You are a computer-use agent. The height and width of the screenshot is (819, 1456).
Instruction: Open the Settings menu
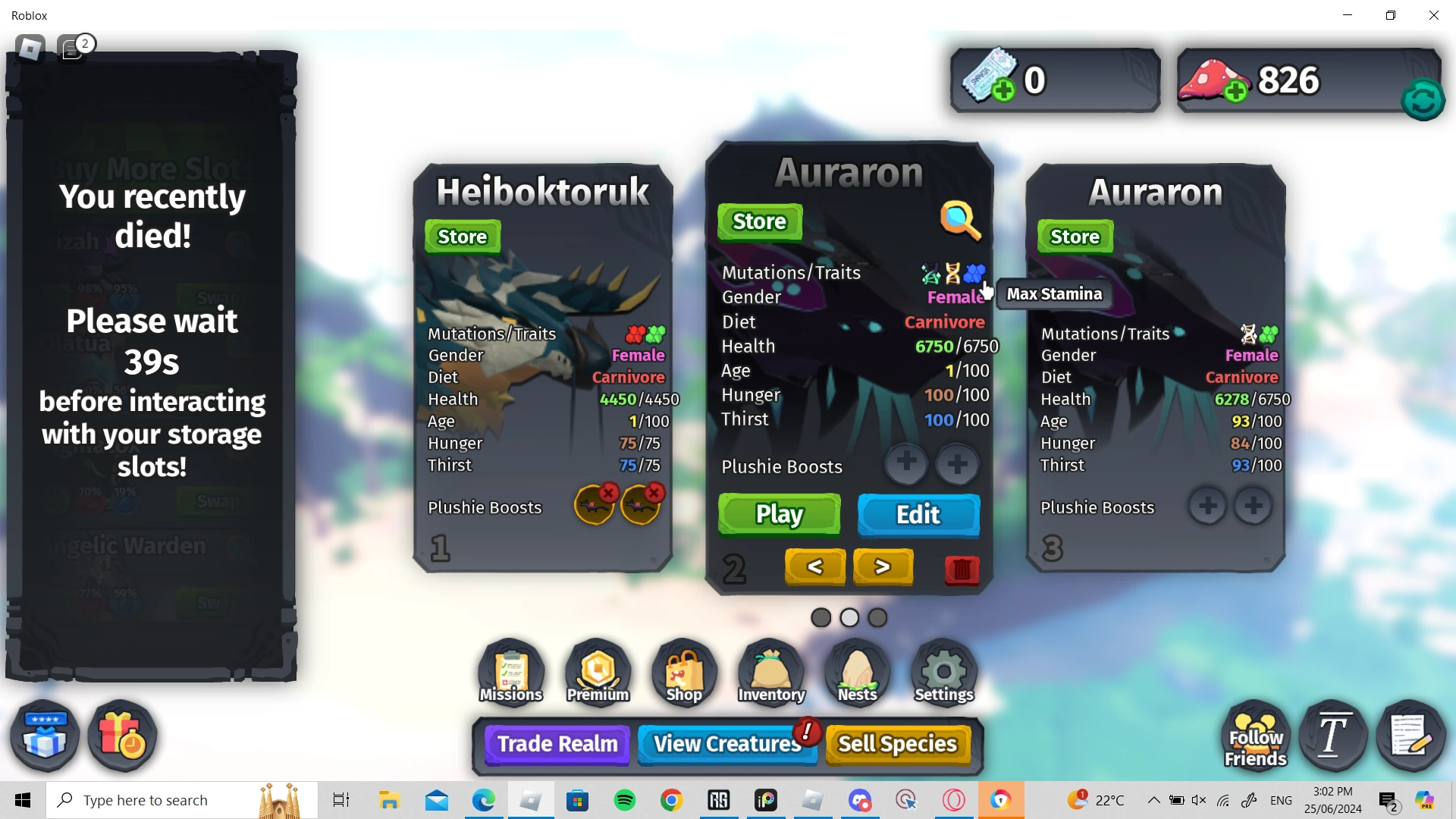pos(943,671)
